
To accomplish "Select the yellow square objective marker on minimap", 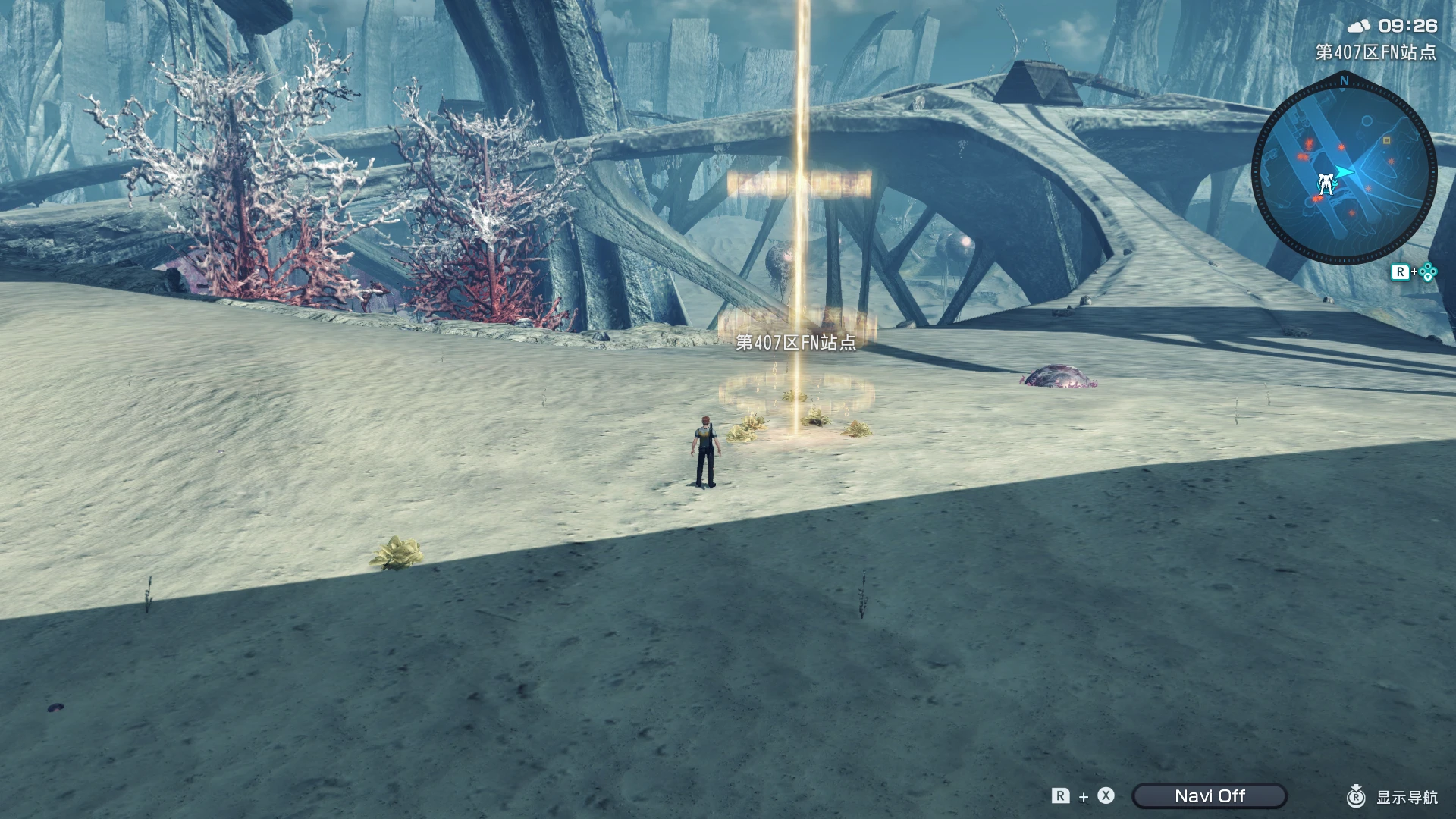I will [x=1386, y=142].
